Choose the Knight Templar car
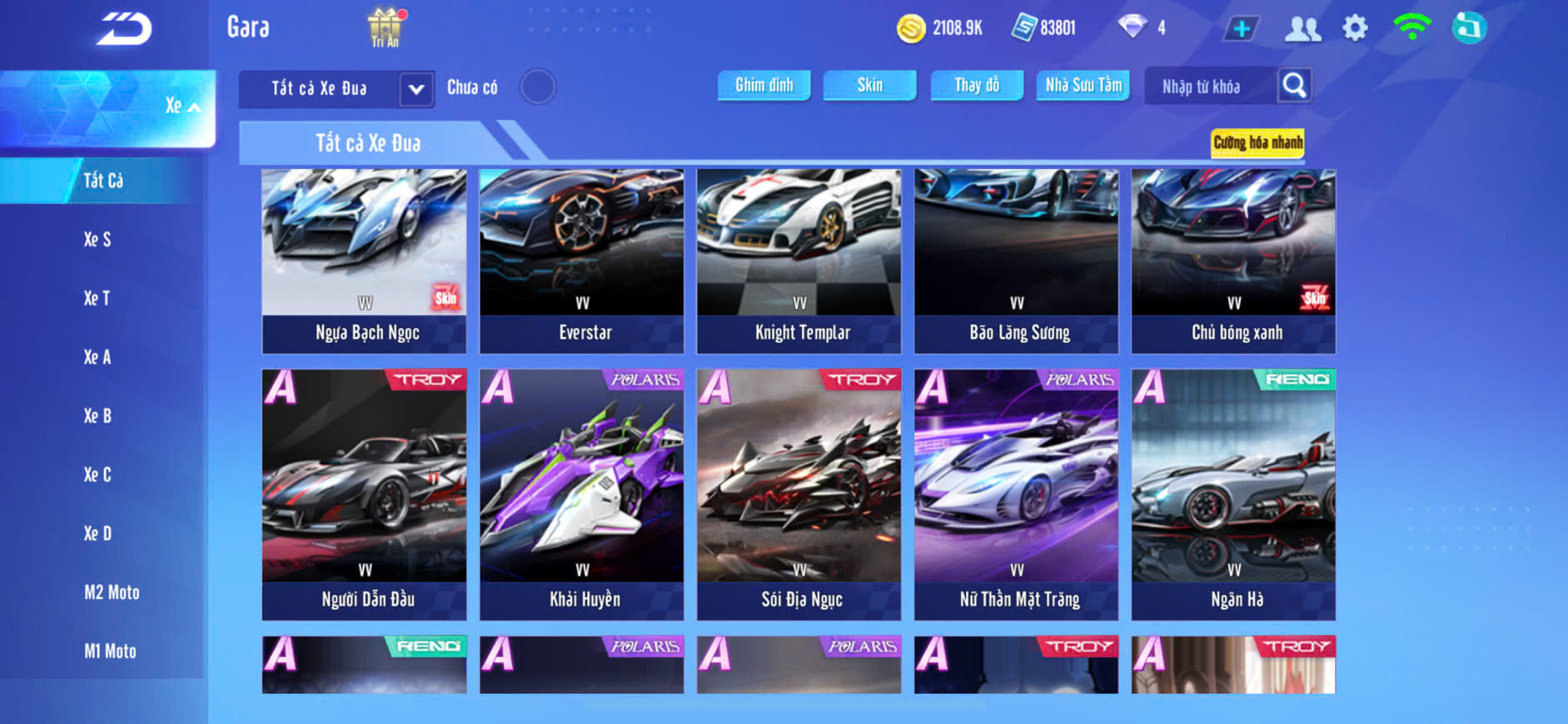The image size is (1568, 724). (799, 261)
